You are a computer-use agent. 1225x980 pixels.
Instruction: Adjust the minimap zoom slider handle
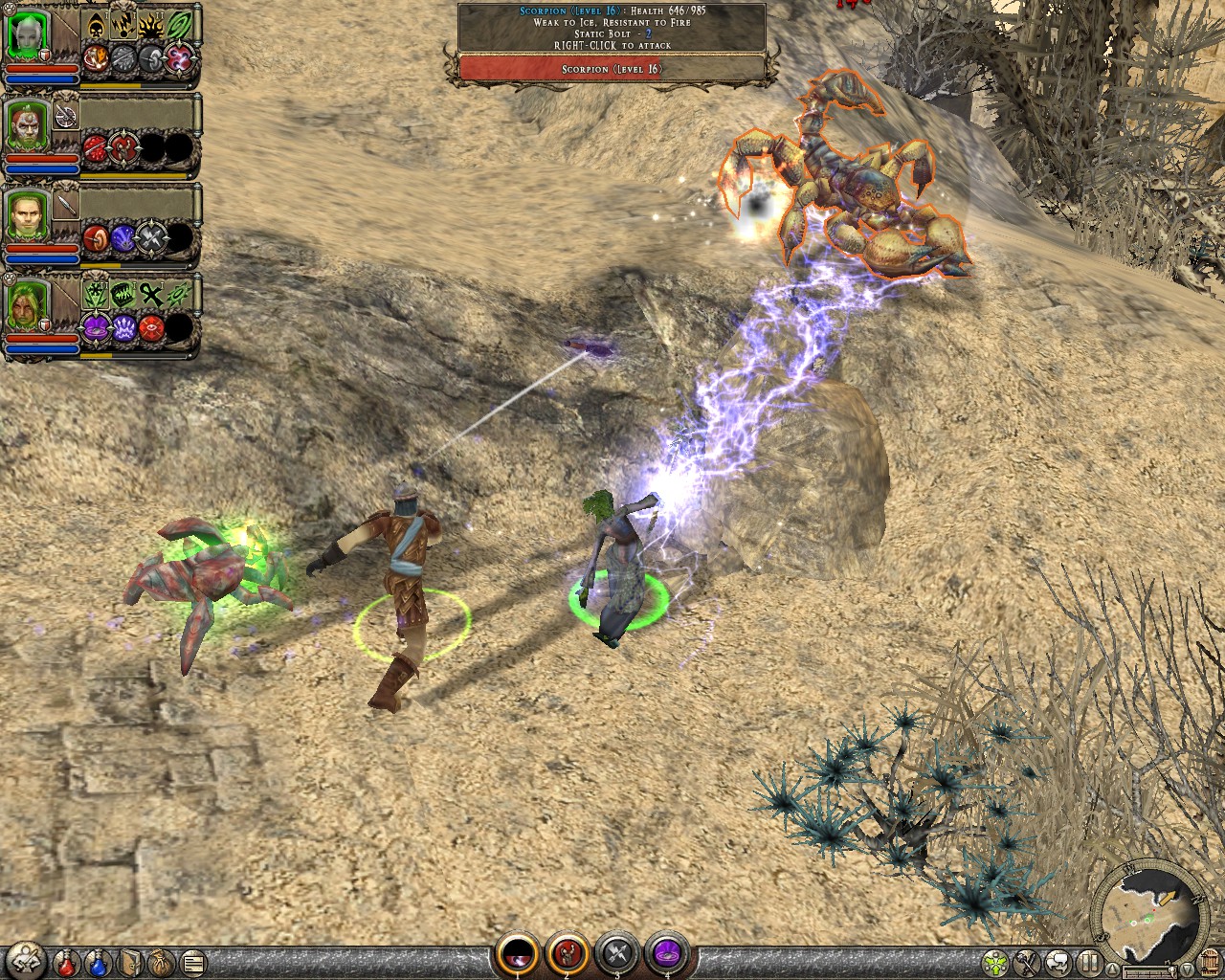[x=1172, y=970]
